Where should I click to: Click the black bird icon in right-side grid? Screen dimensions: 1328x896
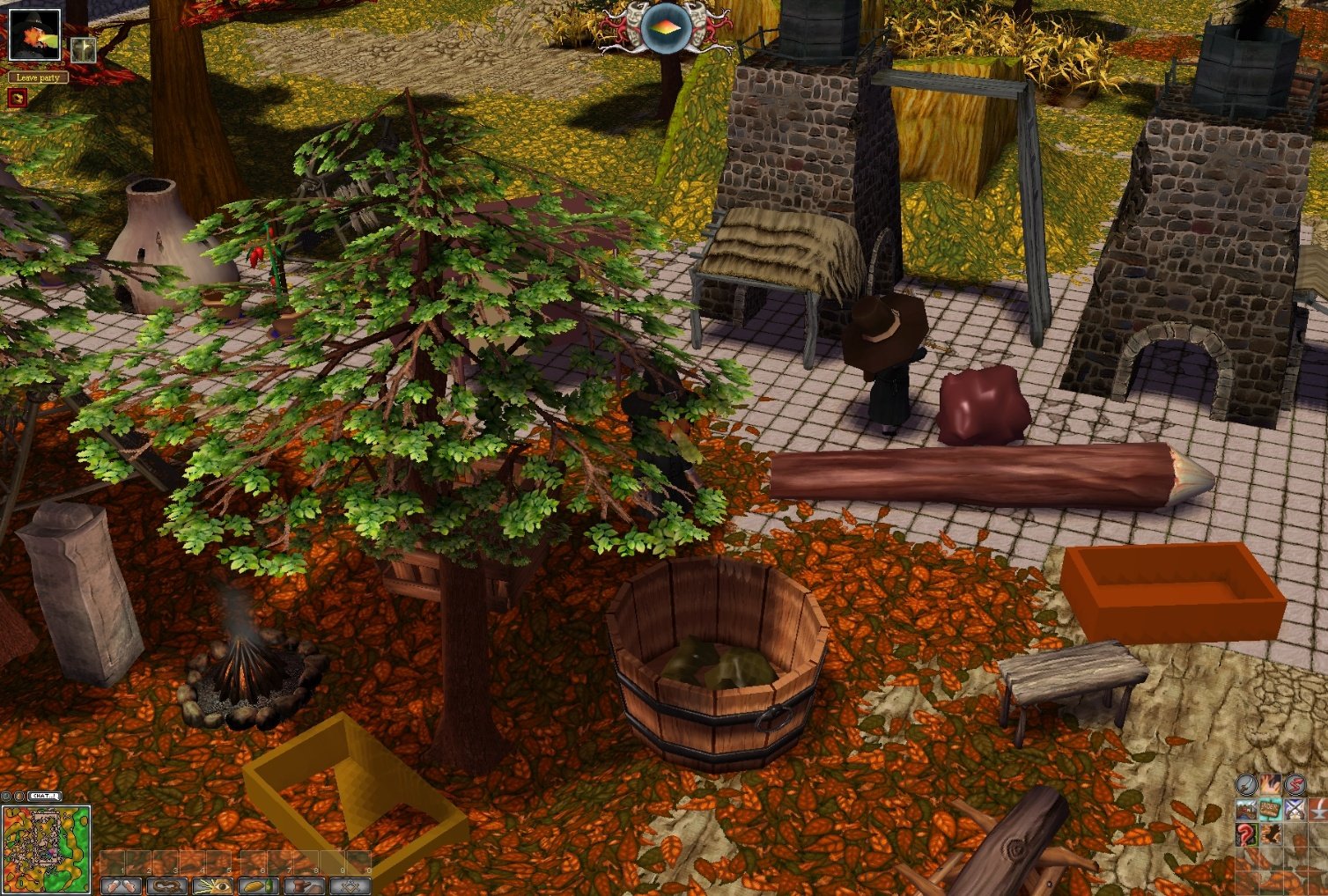[x=1270, y=834]
